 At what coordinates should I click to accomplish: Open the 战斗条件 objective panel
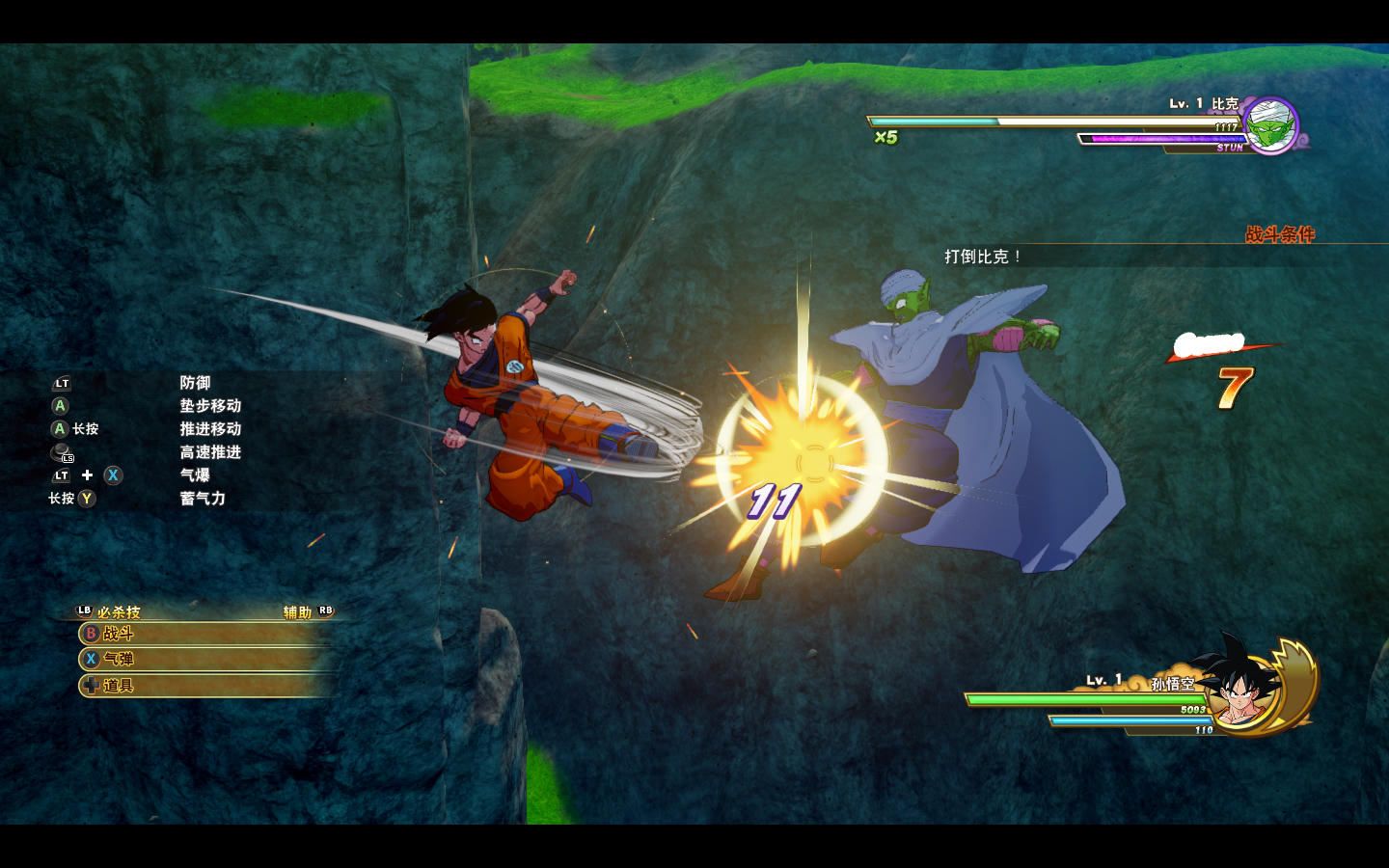click(x=1279, y=234)
